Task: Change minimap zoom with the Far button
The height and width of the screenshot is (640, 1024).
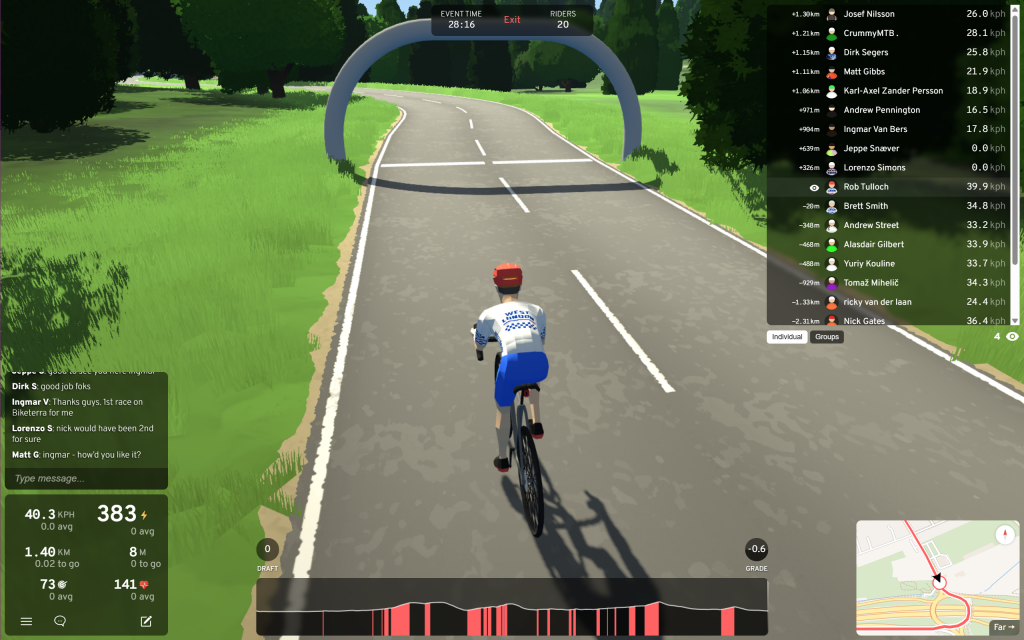Action: 1003,628
